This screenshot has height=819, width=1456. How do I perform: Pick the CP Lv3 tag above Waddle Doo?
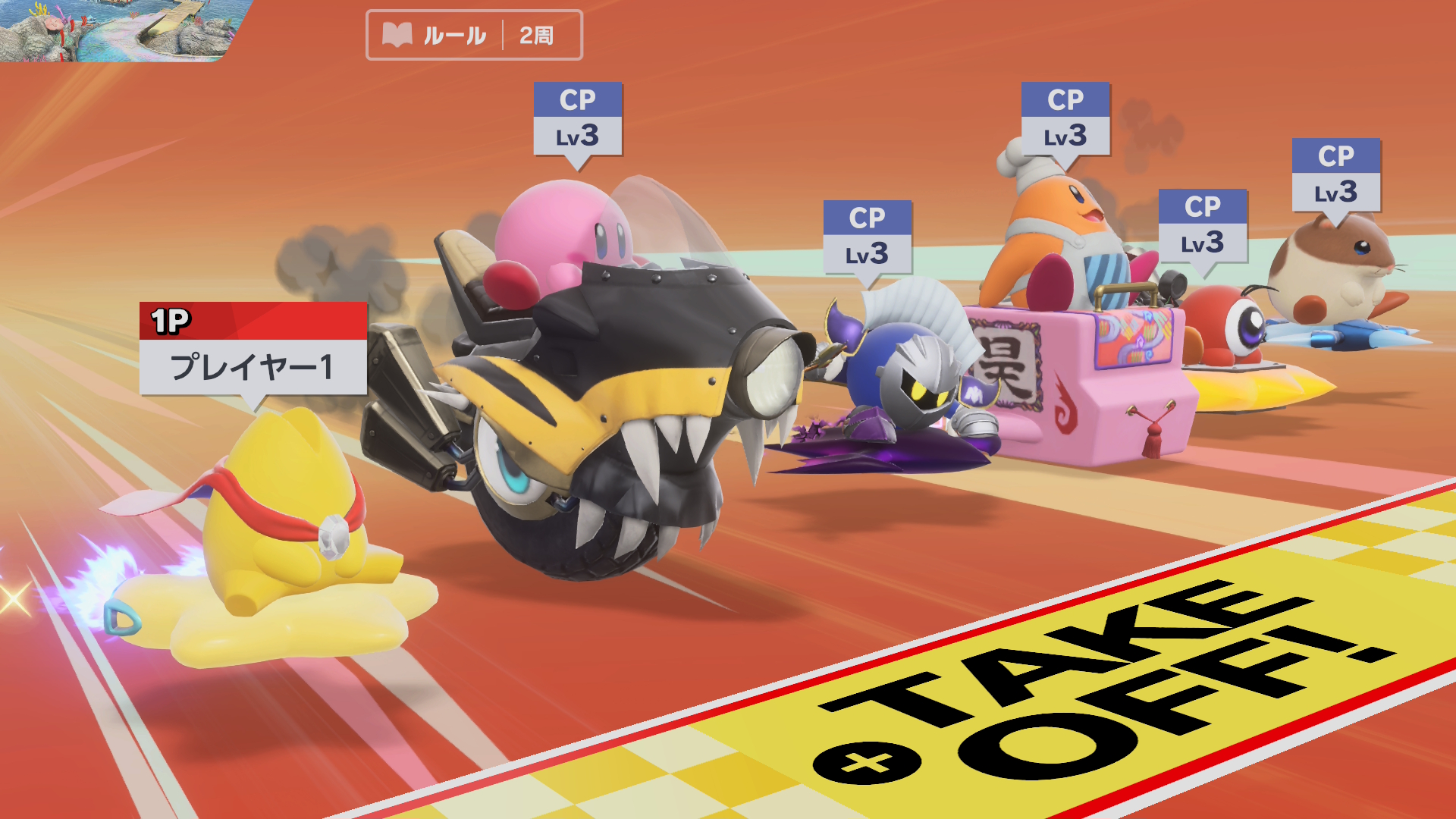point(1203,225)
